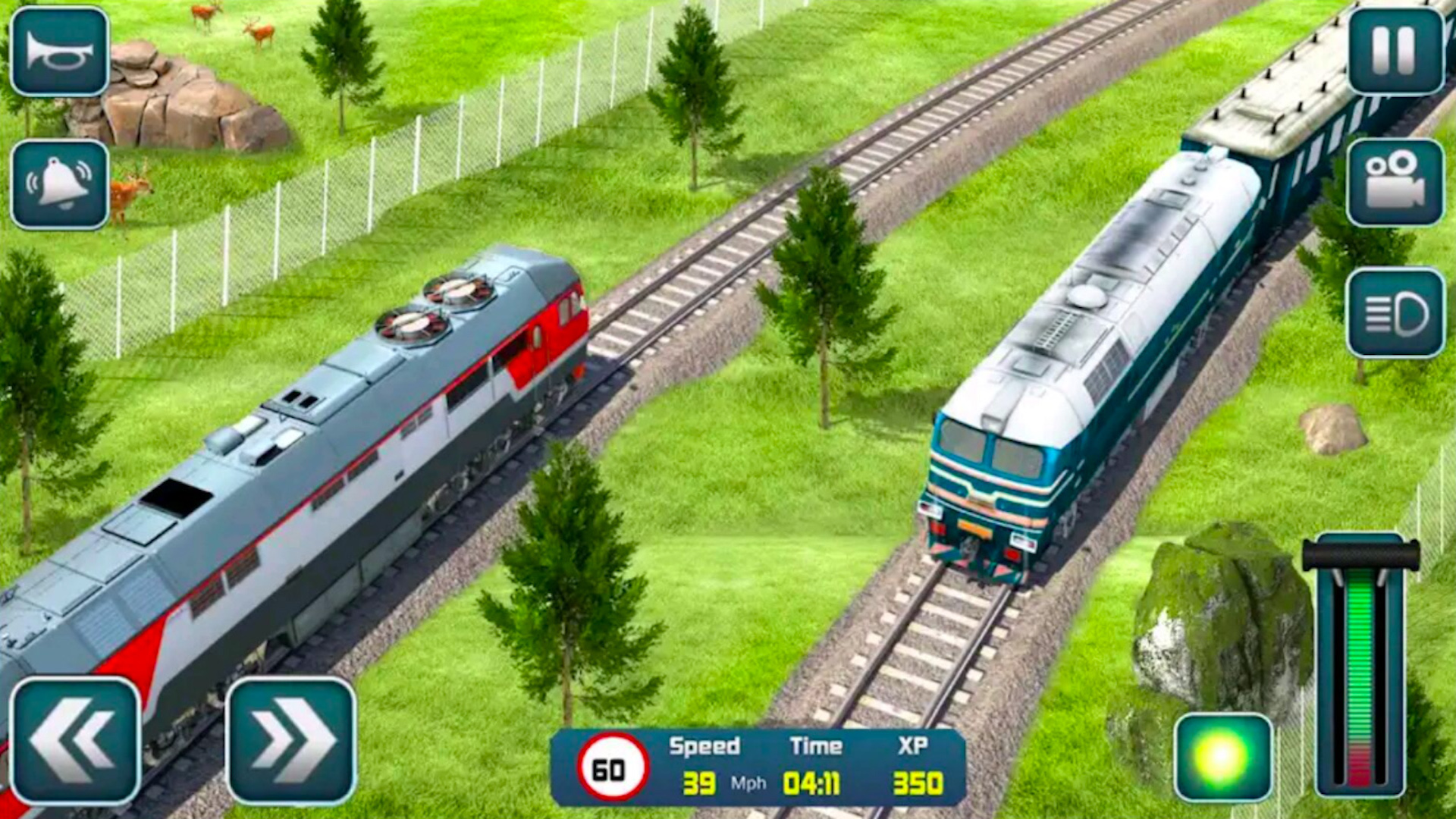Tap the right double-arrow button
Screen dimensions: 1456x819
292,741
